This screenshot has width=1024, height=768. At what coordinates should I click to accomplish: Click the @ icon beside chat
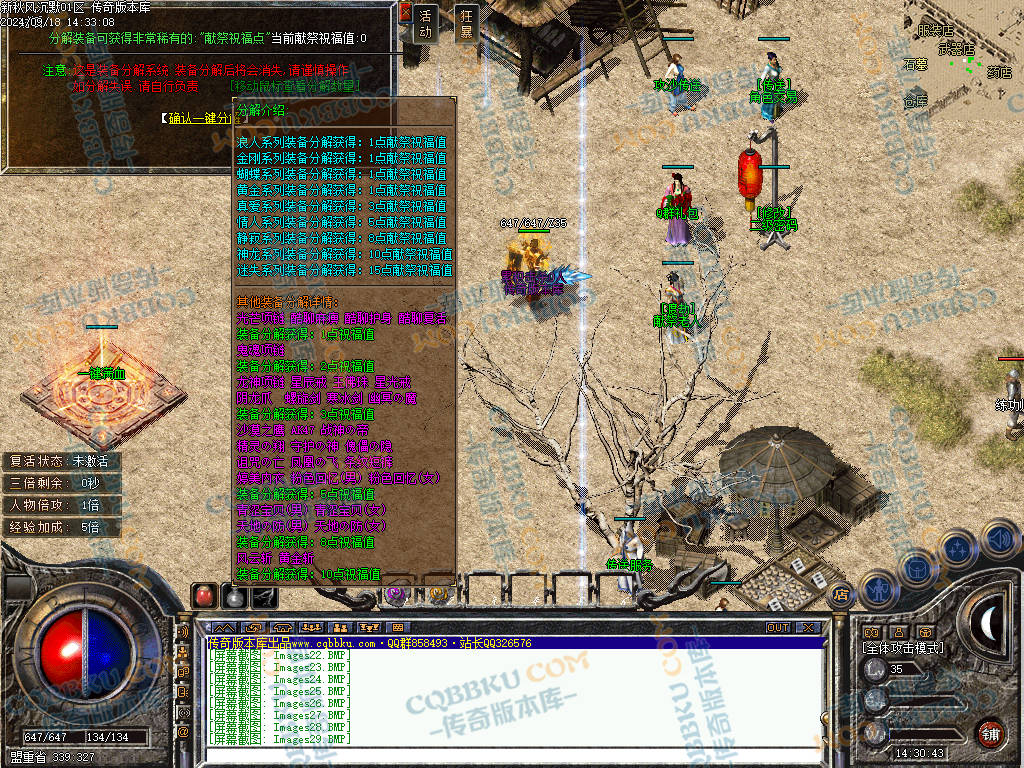tap(183, 732)
